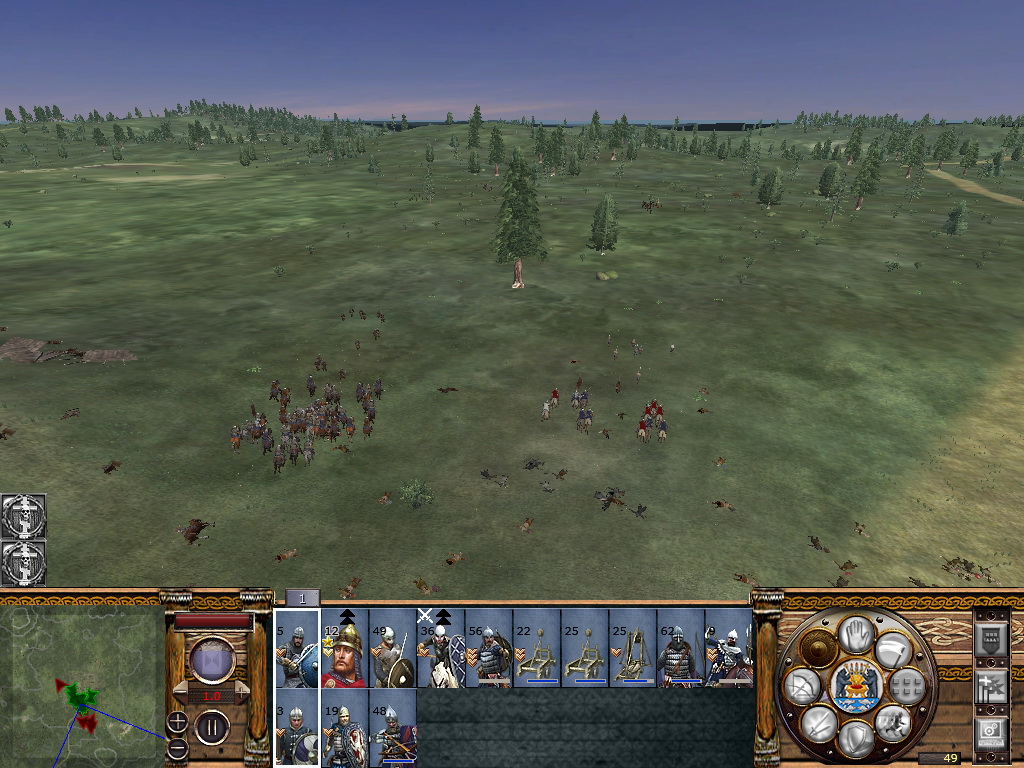Select the 48-soldier crossbow unit card
The height and width of the screenshot is (768, 1024).
tap(393, 728)
